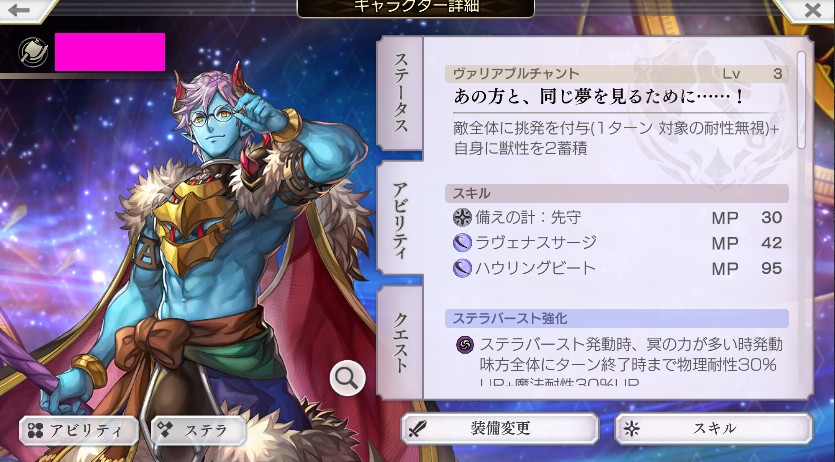Go back with the top-left arrow
Image resolution: width=835 pixels, height=462 pixels.
20,10
